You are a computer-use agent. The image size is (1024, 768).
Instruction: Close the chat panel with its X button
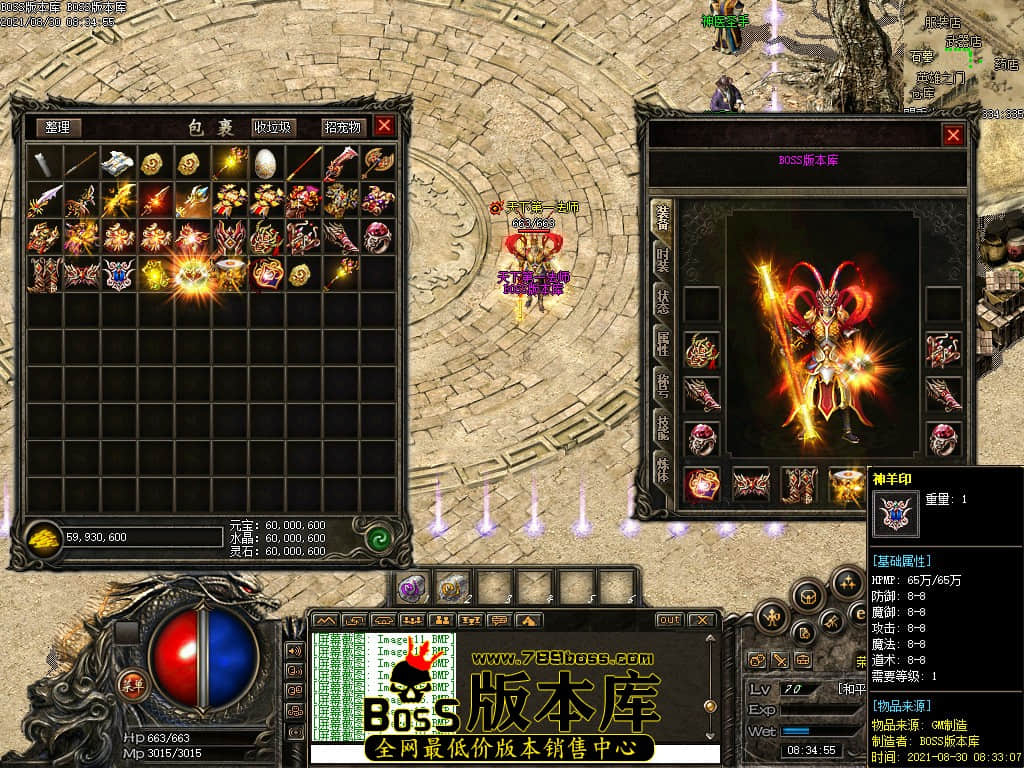[x=703, y=620]
